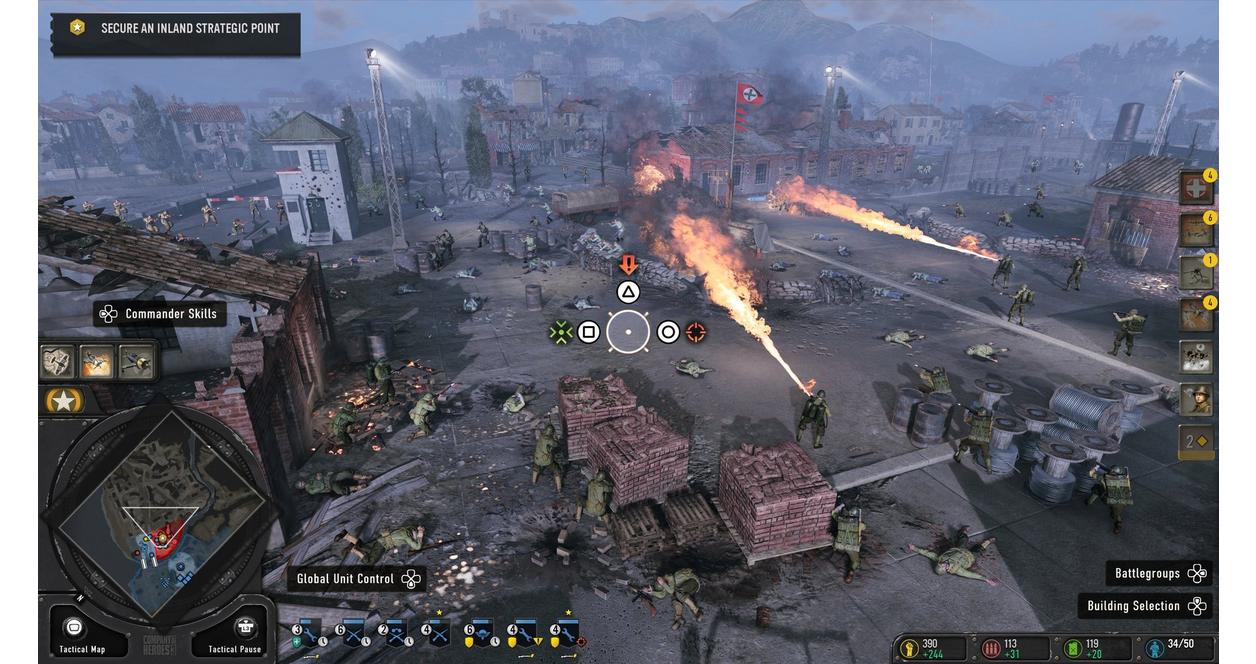Choose the paratrooper squad card
The height and width of the screenshot is (664, 1256).
pyautogui.click(x=480, y=633)
